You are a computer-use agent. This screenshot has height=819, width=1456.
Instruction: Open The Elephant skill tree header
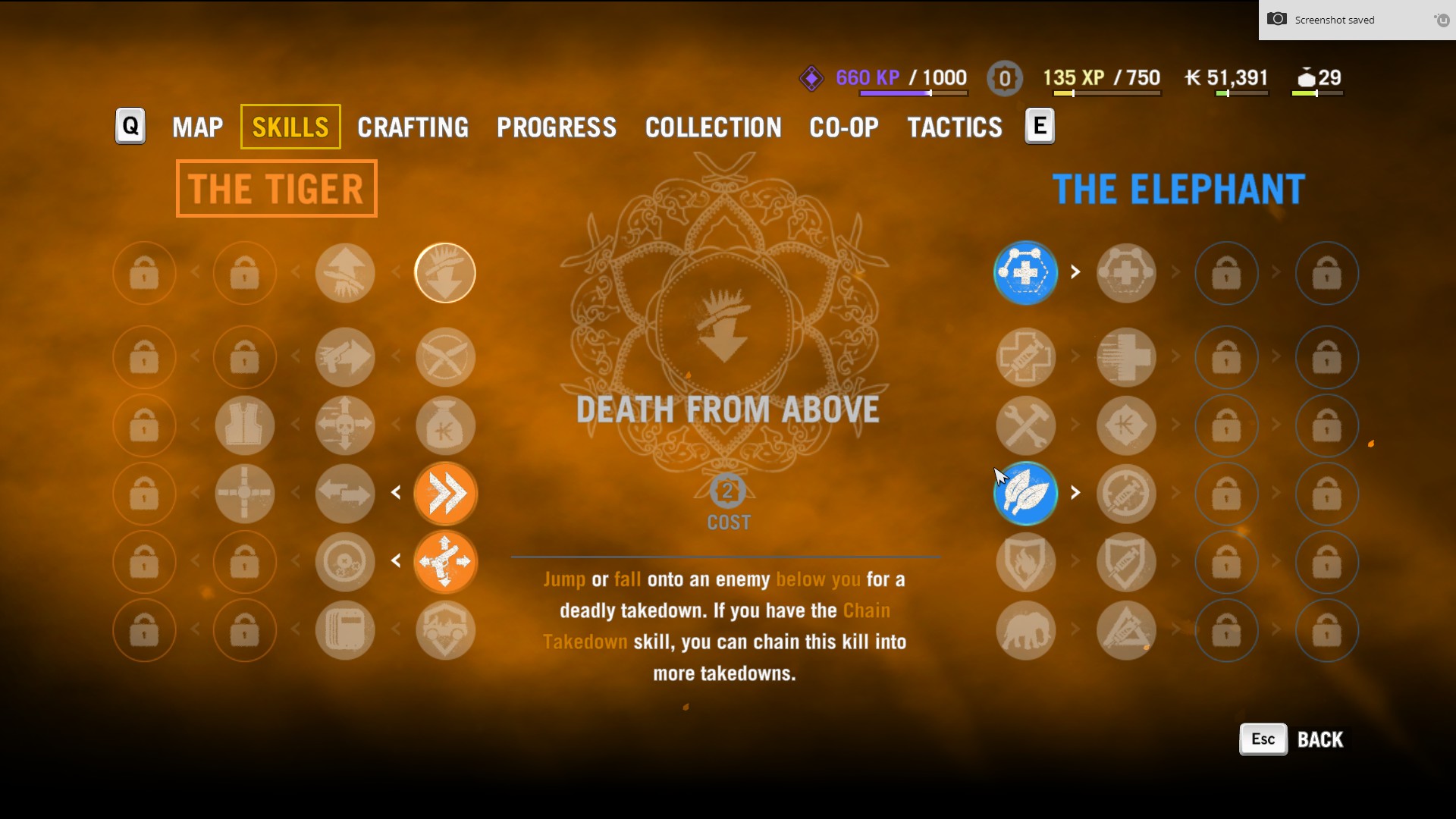coord(1178,189)
